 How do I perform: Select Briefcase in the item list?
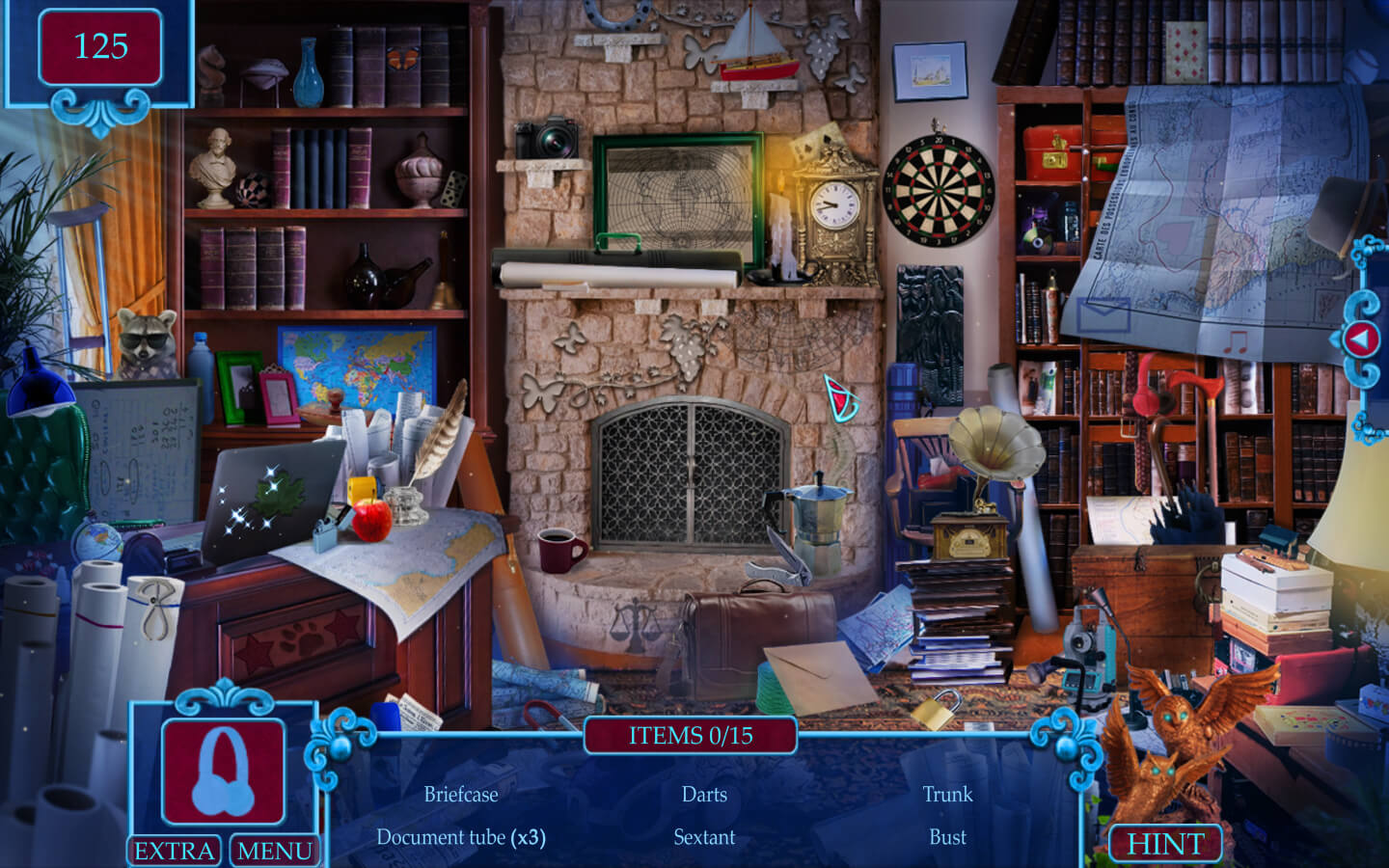[x=461, y=795]
